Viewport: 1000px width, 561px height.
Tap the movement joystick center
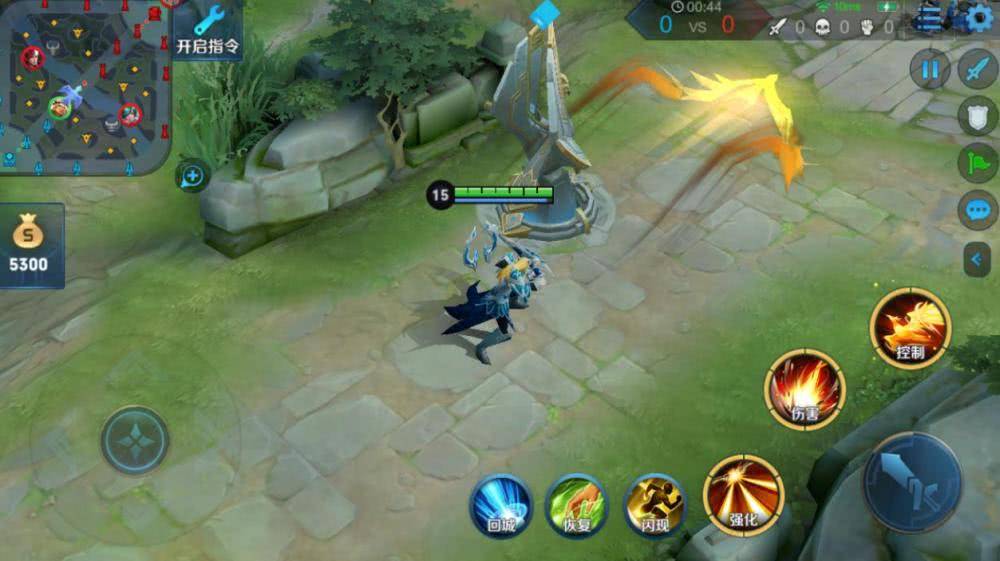tap(135, 440)
